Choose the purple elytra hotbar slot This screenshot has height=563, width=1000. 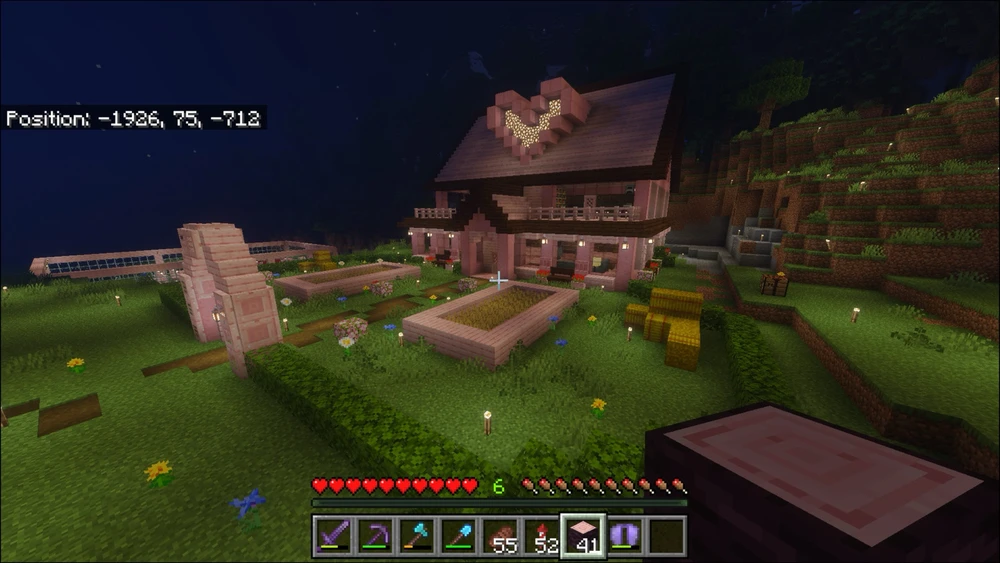[624, 536]
